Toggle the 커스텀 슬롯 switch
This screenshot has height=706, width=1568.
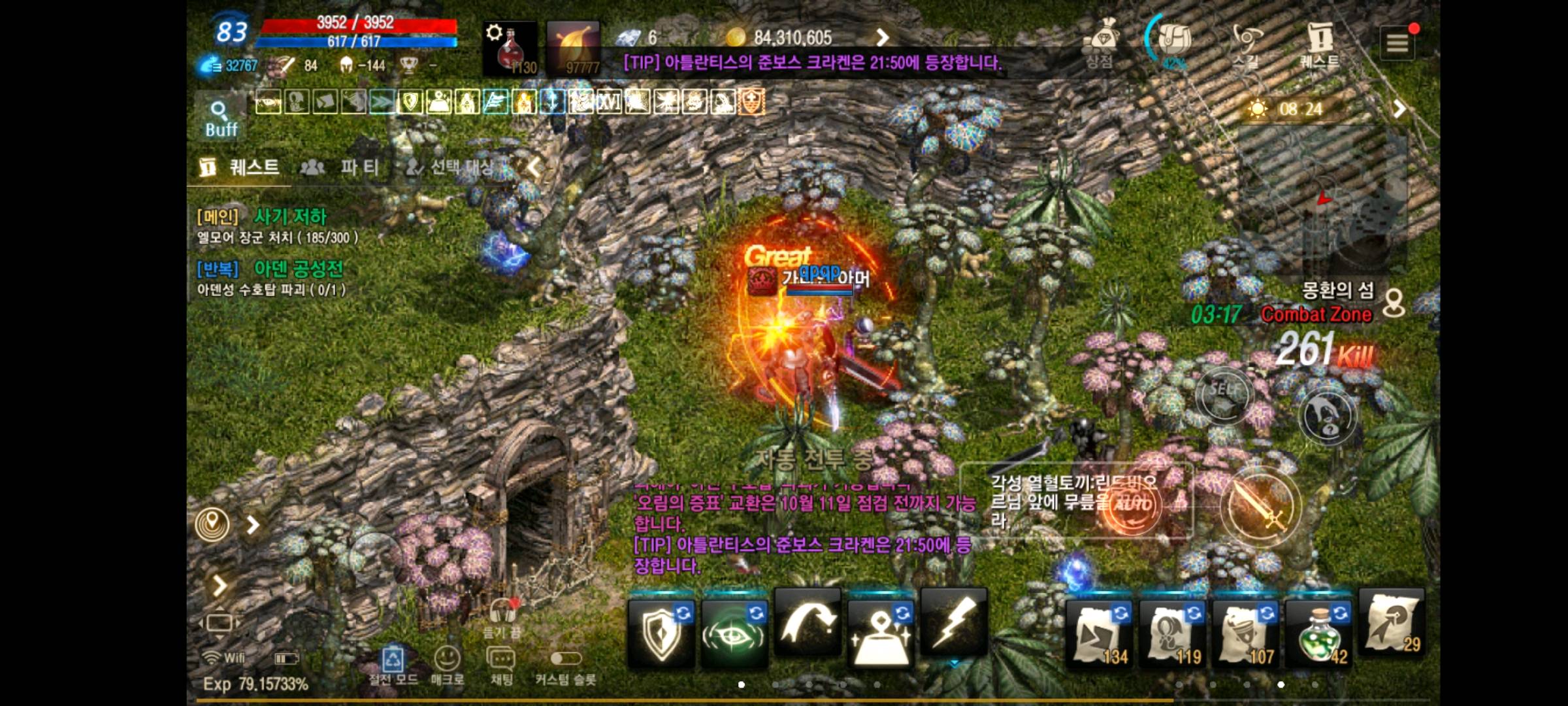pos(565,659)
